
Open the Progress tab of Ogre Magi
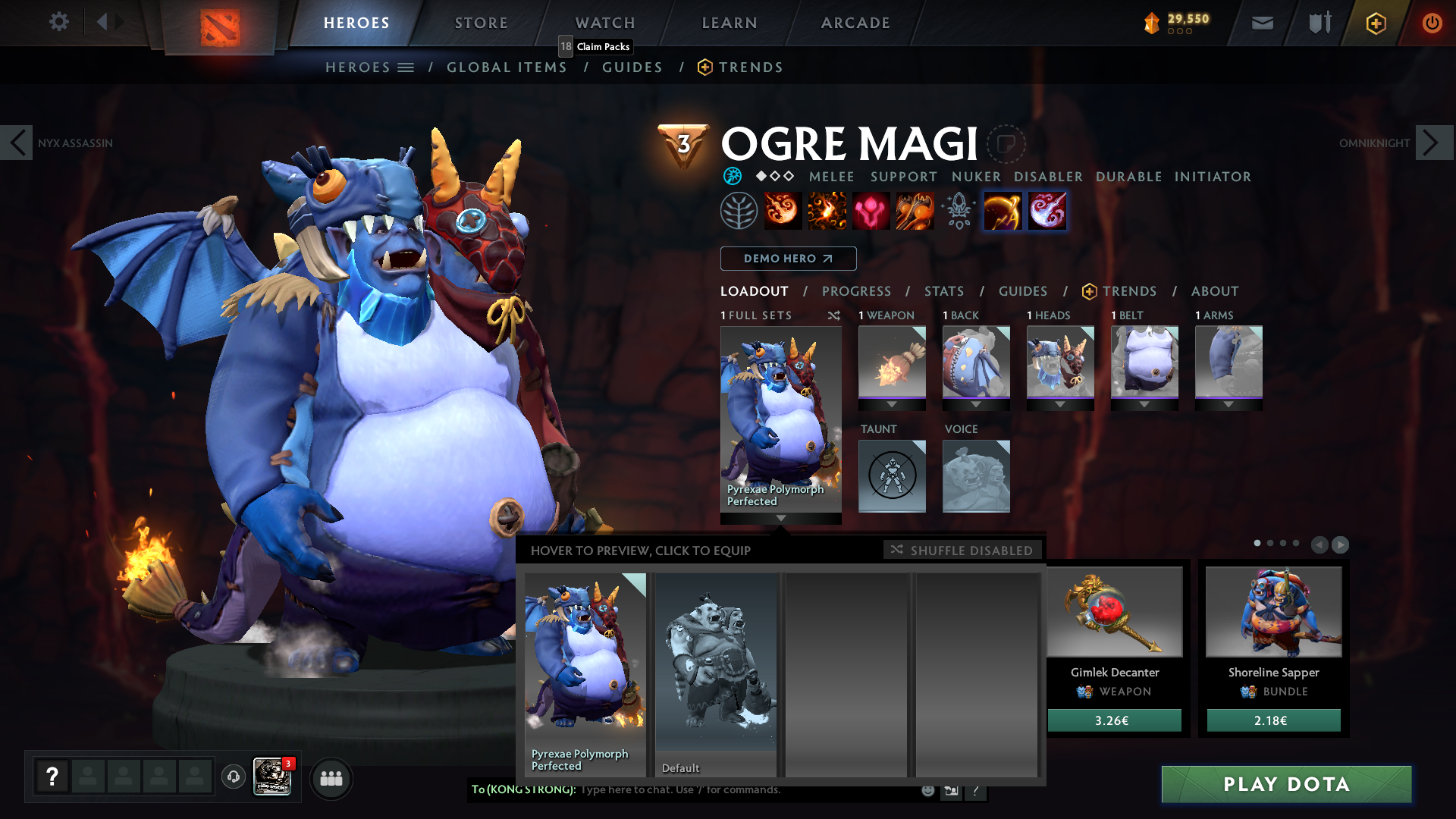(x=857, y=291)
